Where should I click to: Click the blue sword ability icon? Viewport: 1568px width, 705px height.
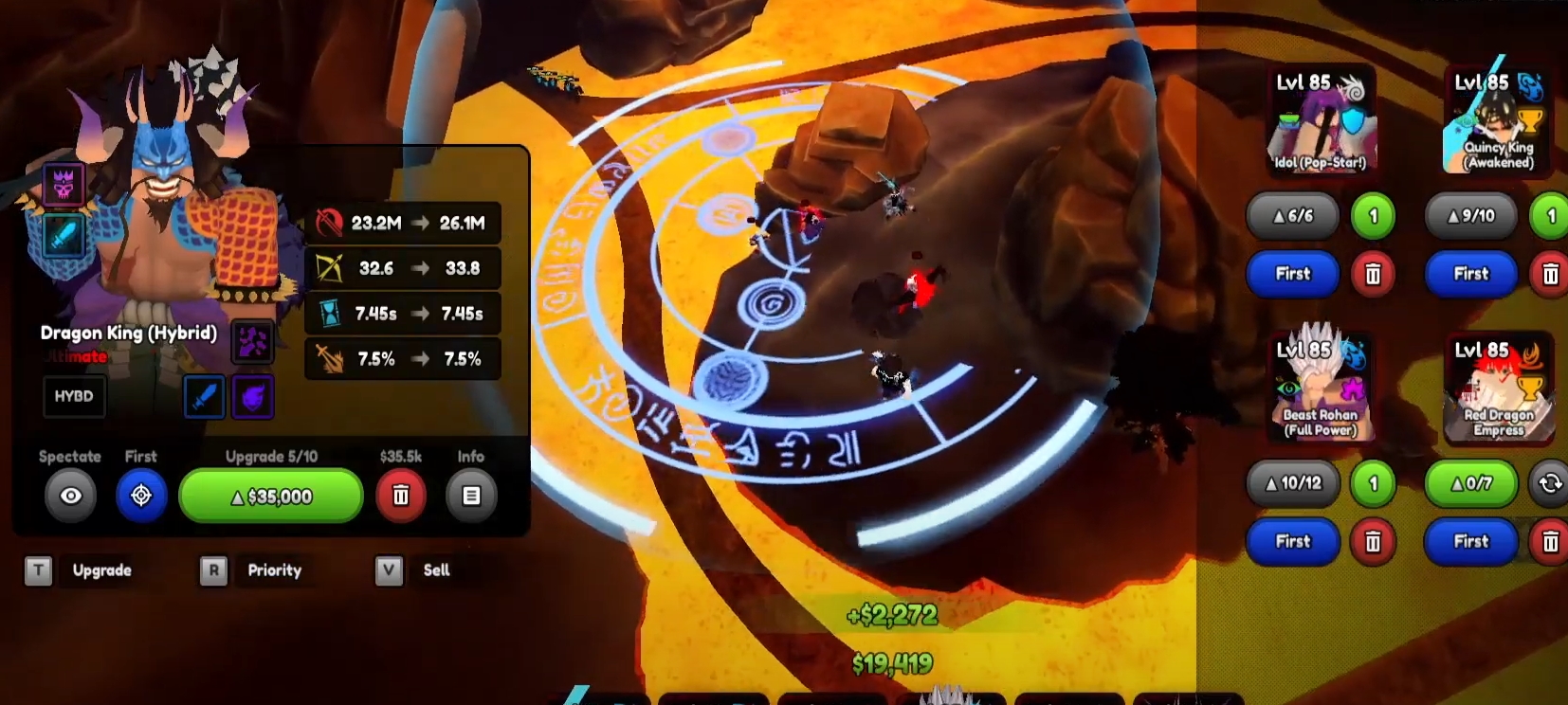click(x=204, y=397)
